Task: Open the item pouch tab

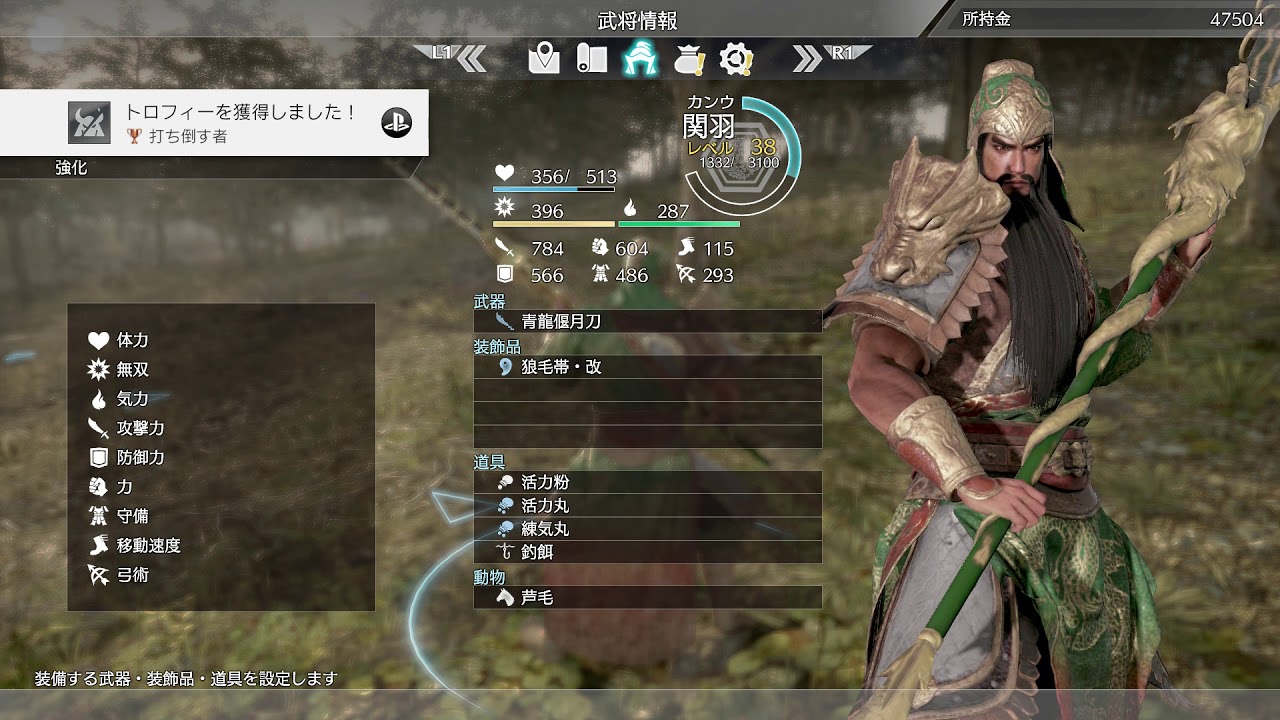Action: [689, 60]
